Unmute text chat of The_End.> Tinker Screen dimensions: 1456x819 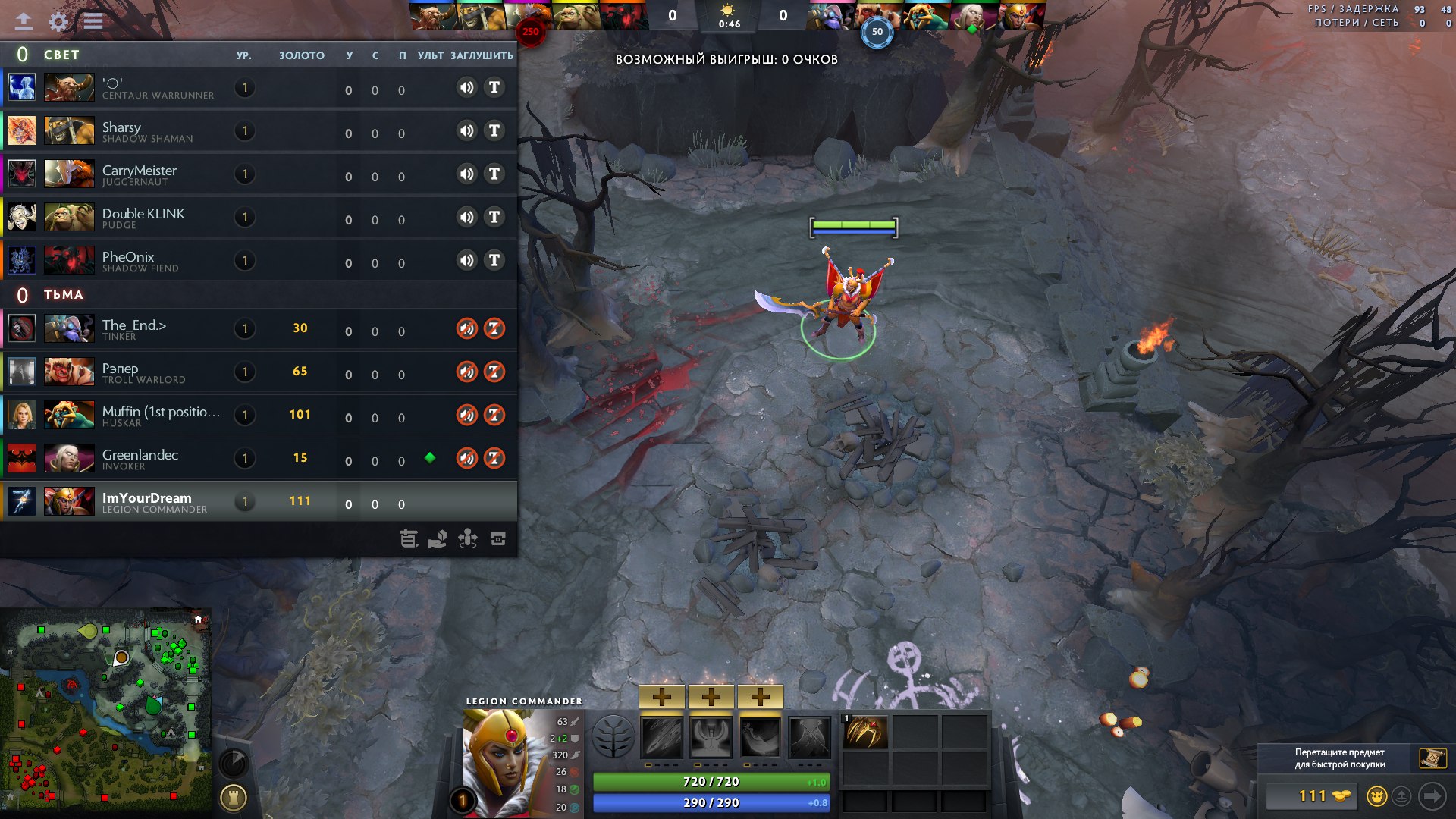(x=494, y=328)
